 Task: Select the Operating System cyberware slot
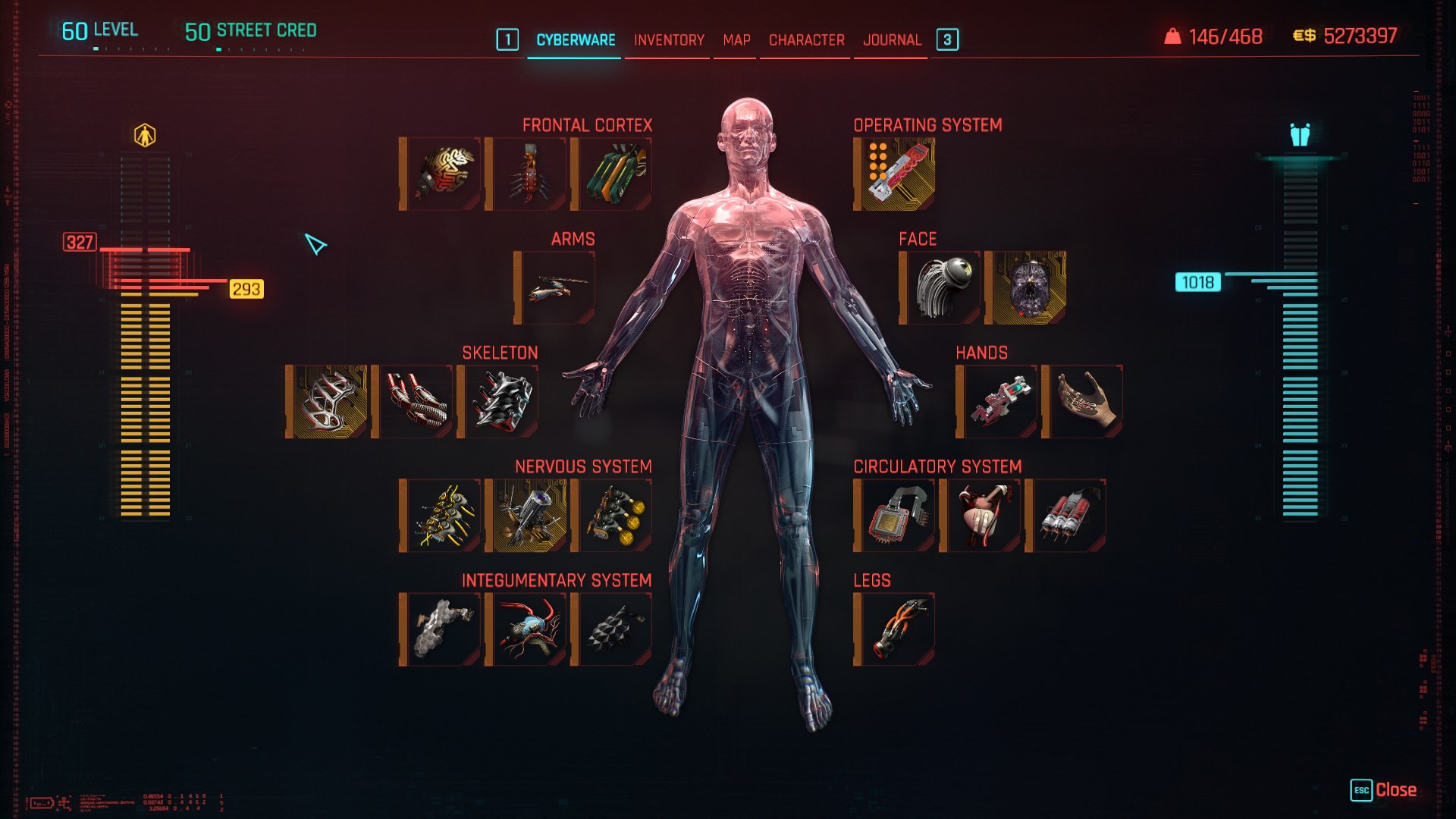point(897,174)
